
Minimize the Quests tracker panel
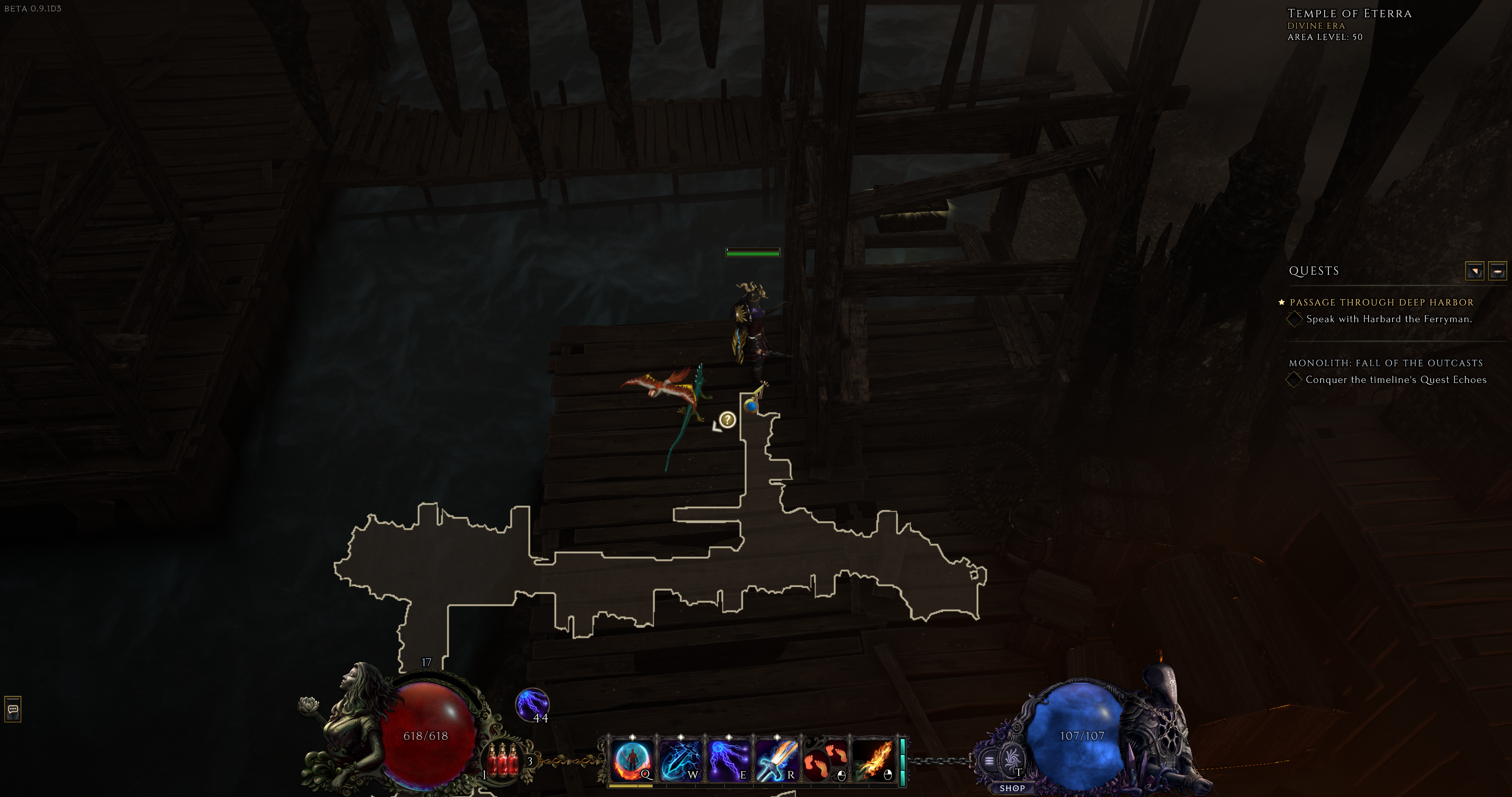1497,271
